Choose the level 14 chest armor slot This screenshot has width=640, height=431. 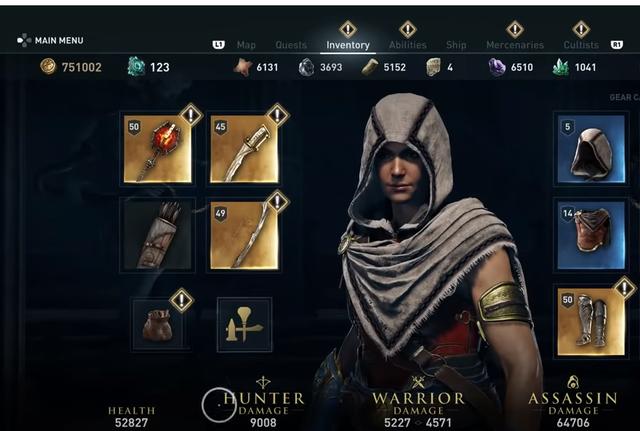[590, 235]
